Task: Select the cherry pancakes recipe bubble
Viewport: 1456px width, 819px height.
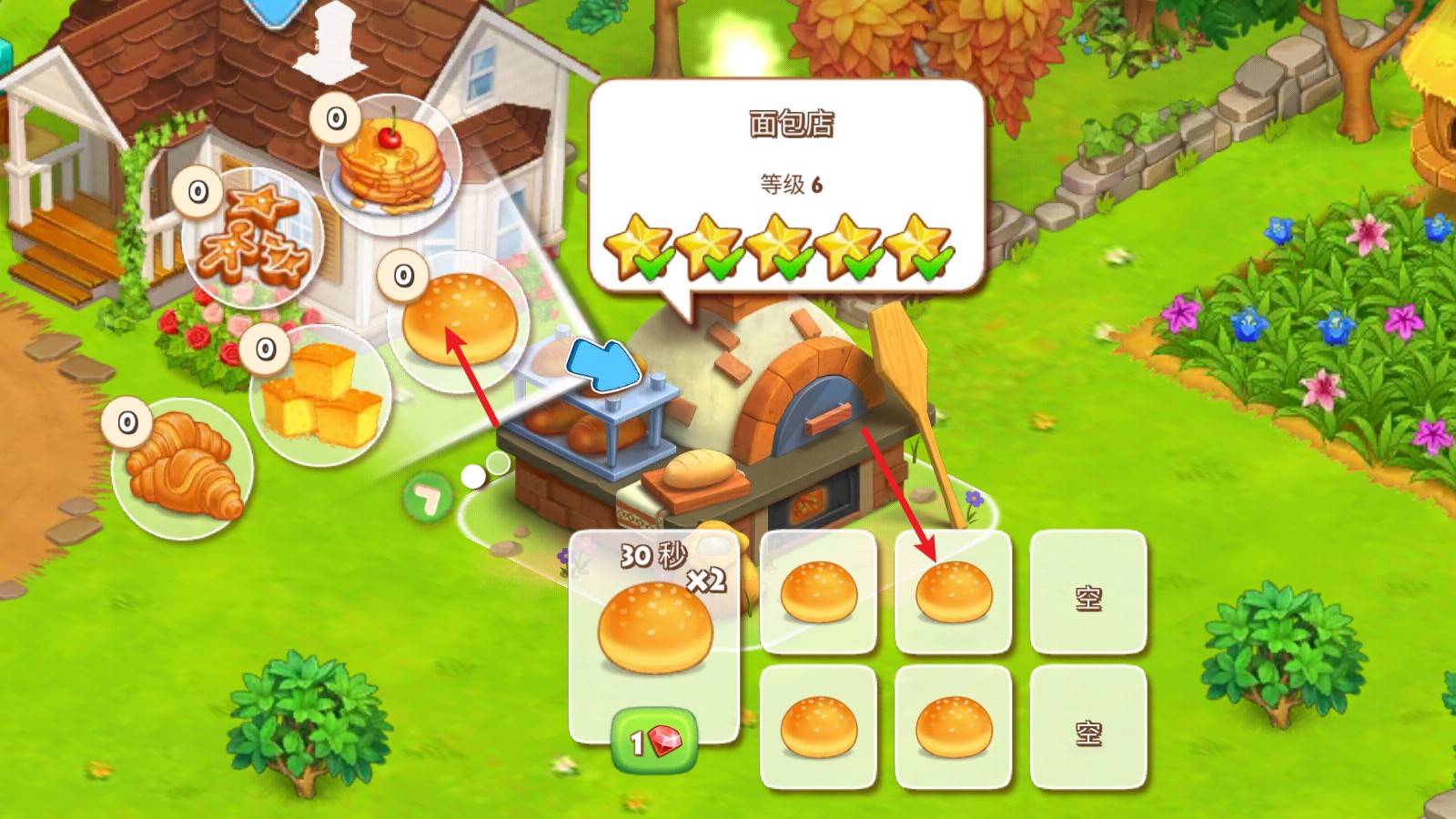Action: [x=390, y=166]
